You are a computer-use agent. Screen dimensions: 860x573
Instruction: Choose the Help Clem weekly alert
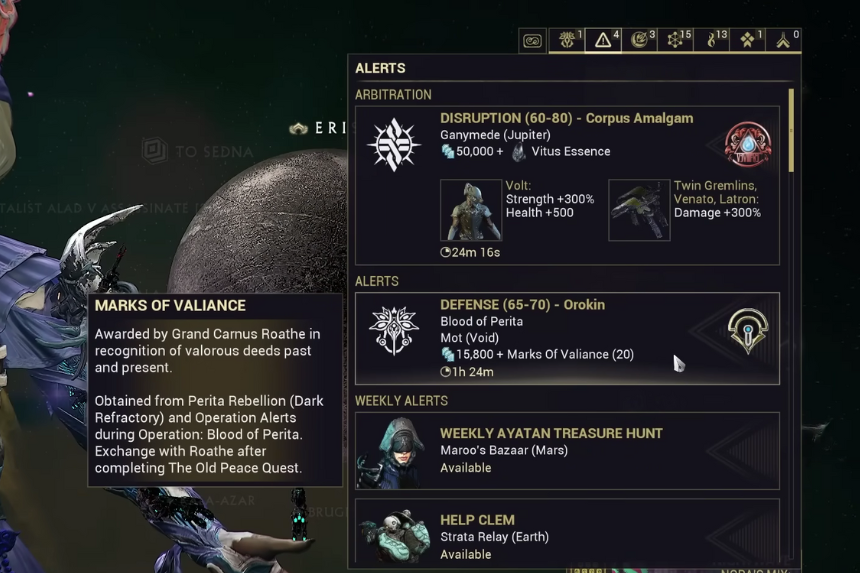click(x=566, y=535)
